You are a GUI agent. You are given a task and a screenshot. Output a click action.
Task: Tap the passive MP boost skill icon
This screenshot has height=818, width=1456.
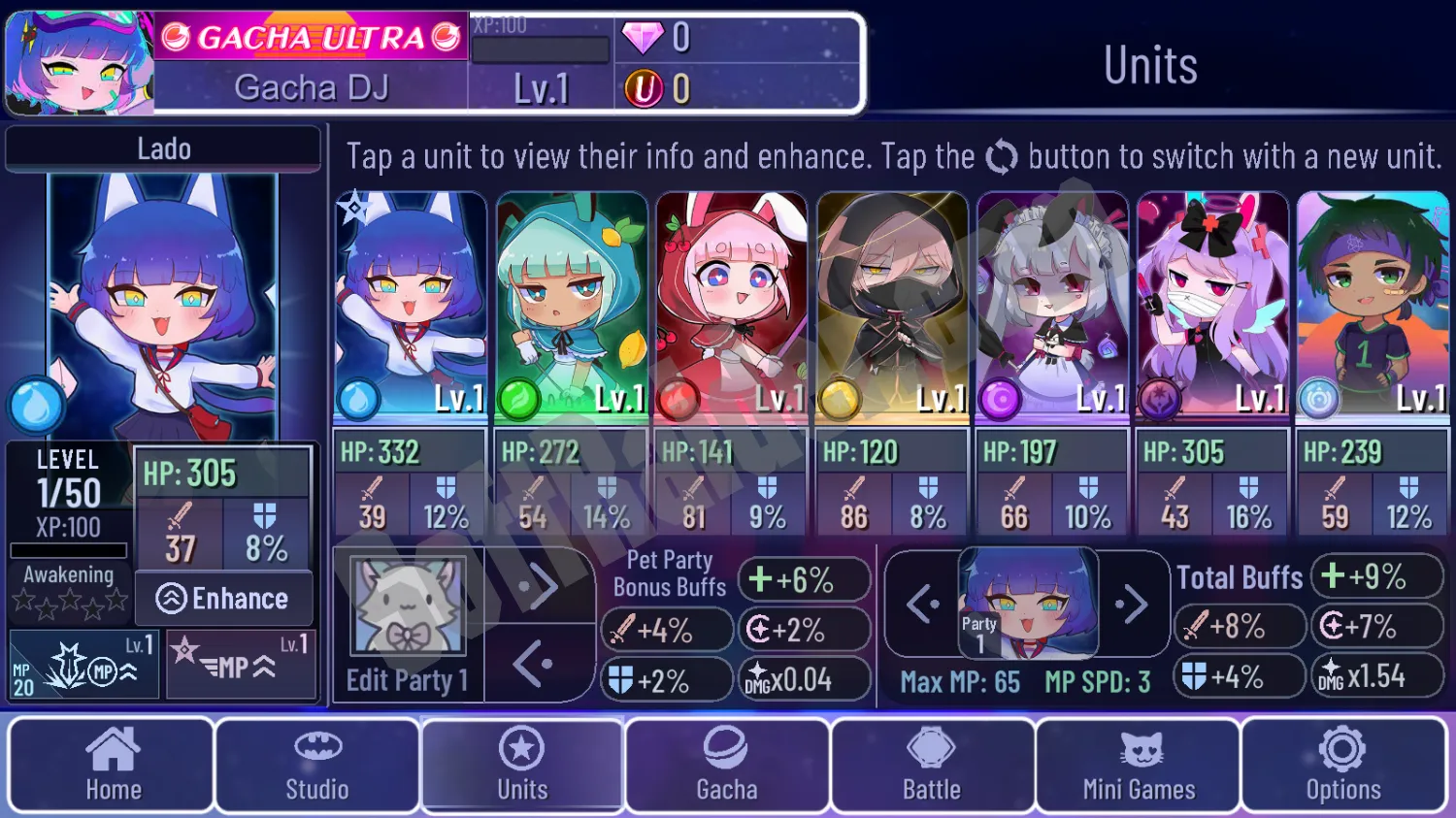click(241, 665)
